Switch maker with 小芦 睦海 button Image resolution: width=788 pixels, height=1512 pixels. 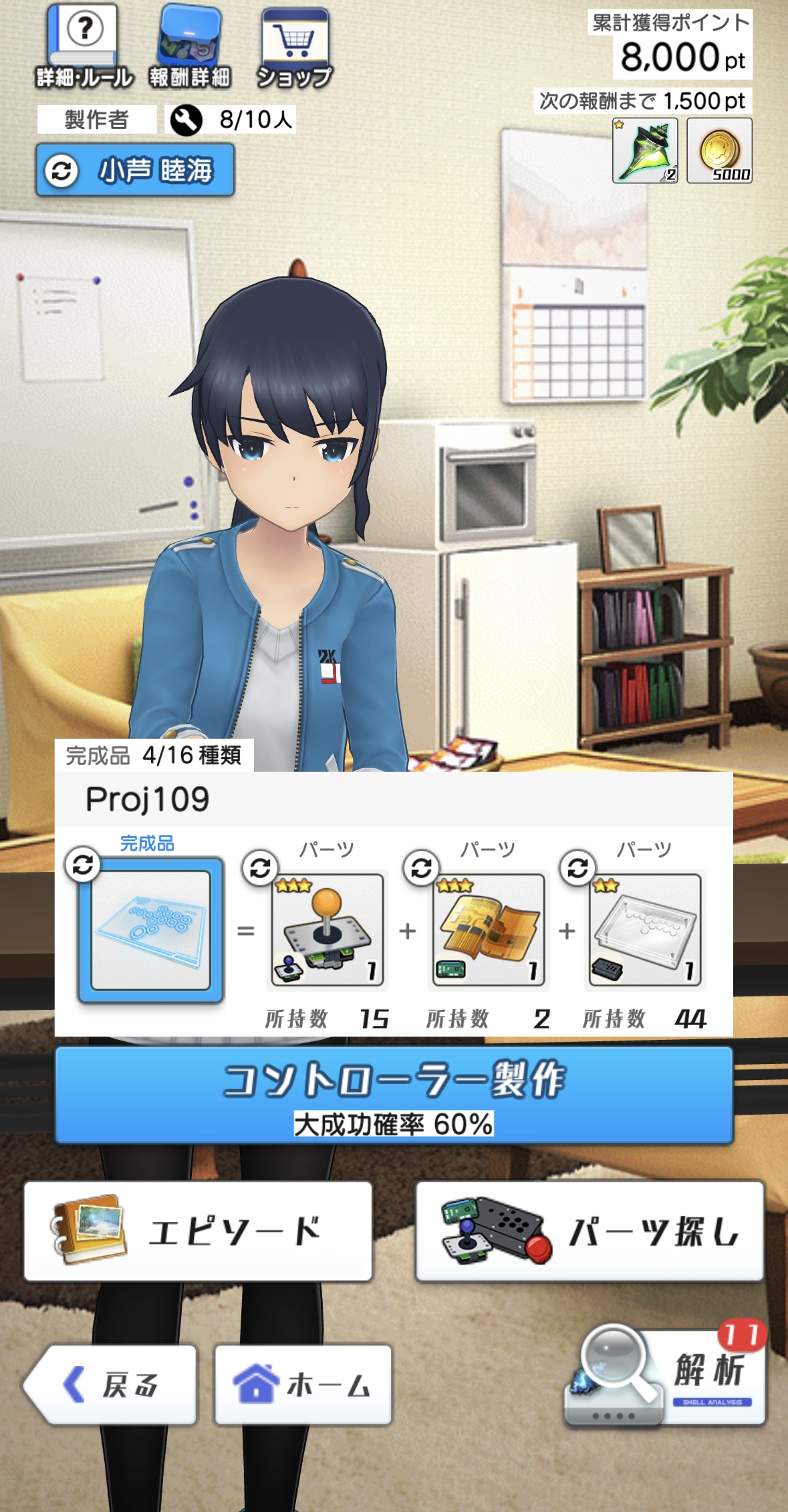135,170
